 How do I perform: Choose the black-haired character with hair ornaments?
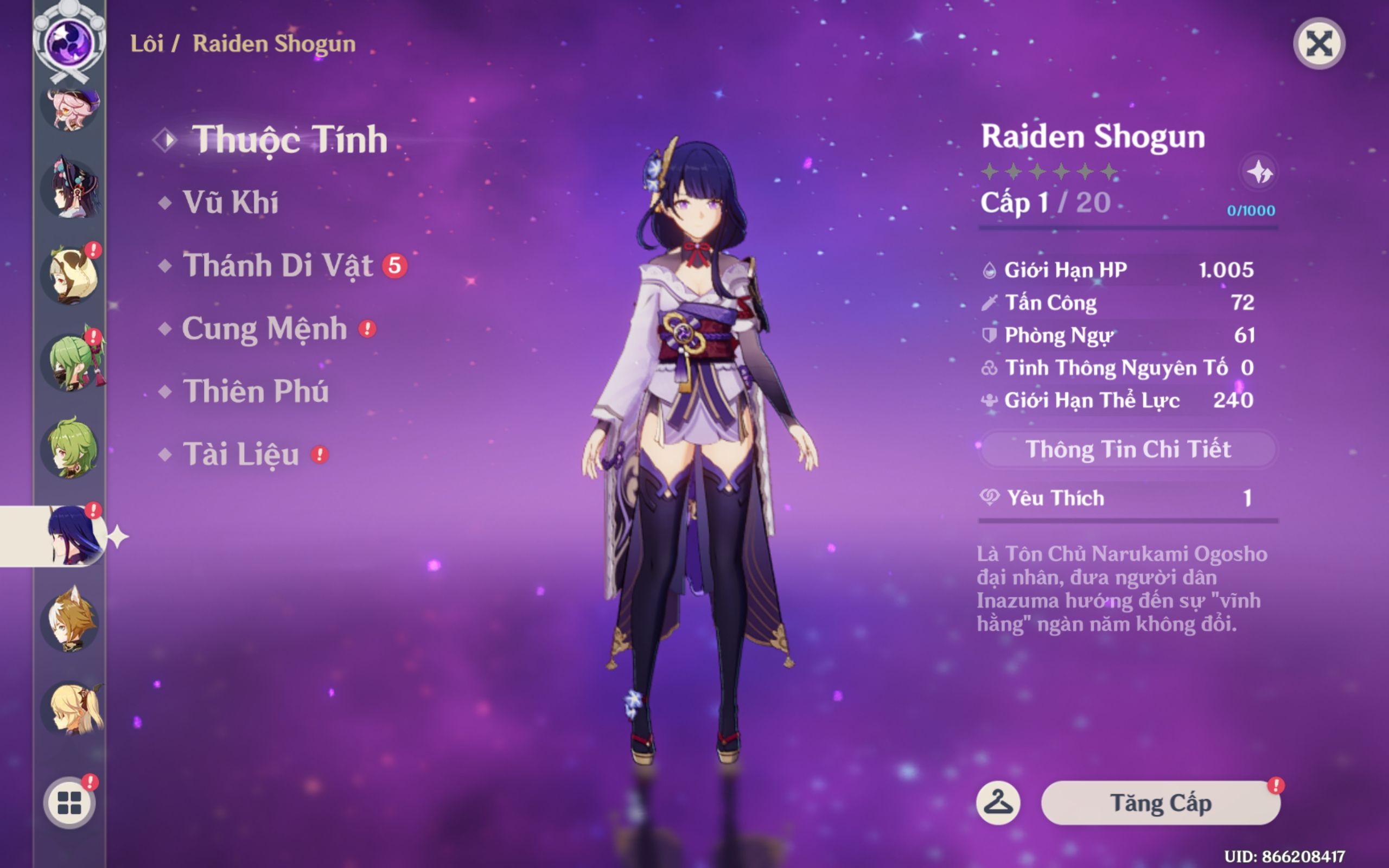[71, 189]
